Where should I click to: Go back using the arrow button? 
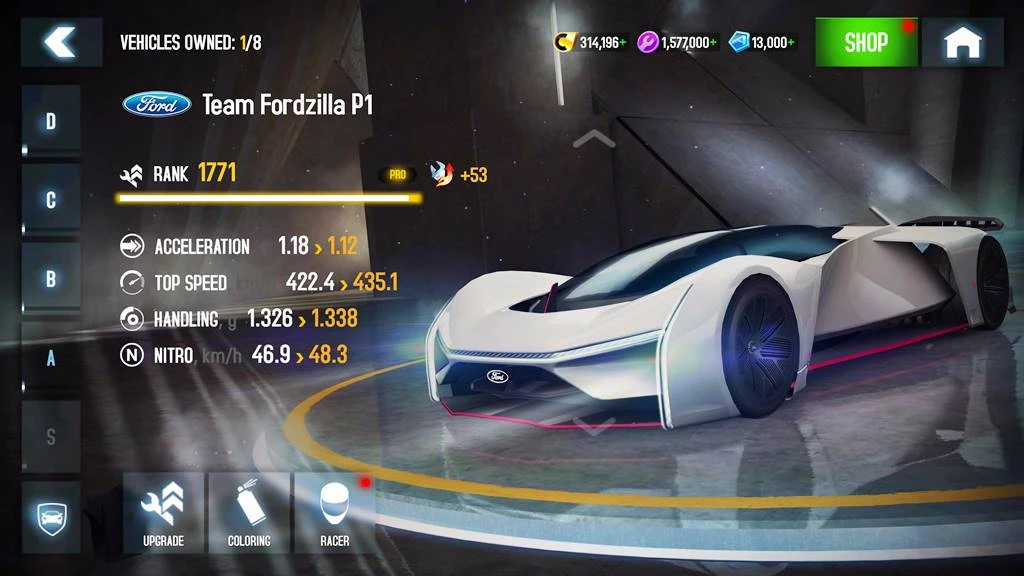pos(61,42)
